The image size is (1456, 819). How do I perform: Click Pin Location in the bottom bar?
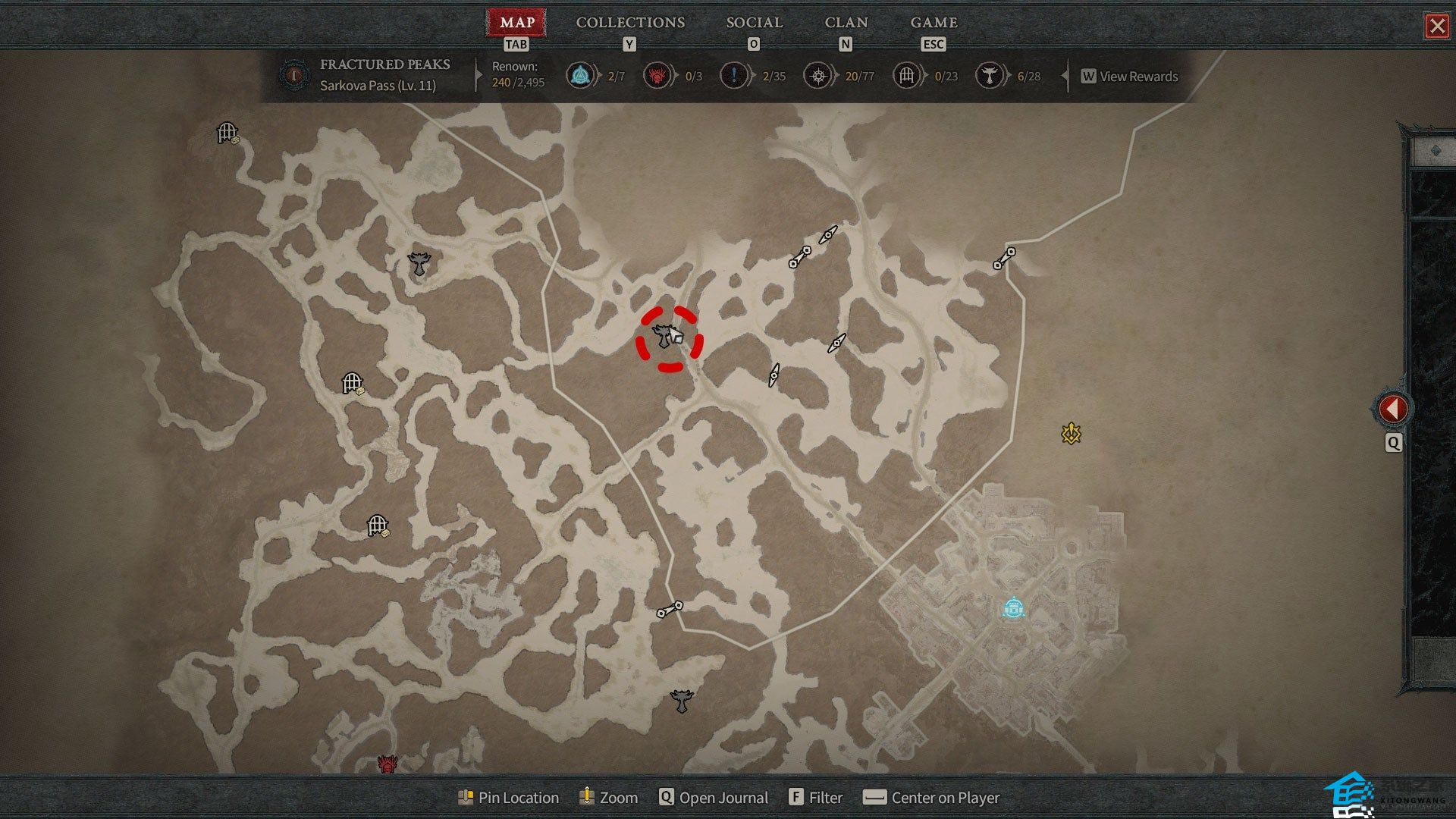(x=509, y=798)
